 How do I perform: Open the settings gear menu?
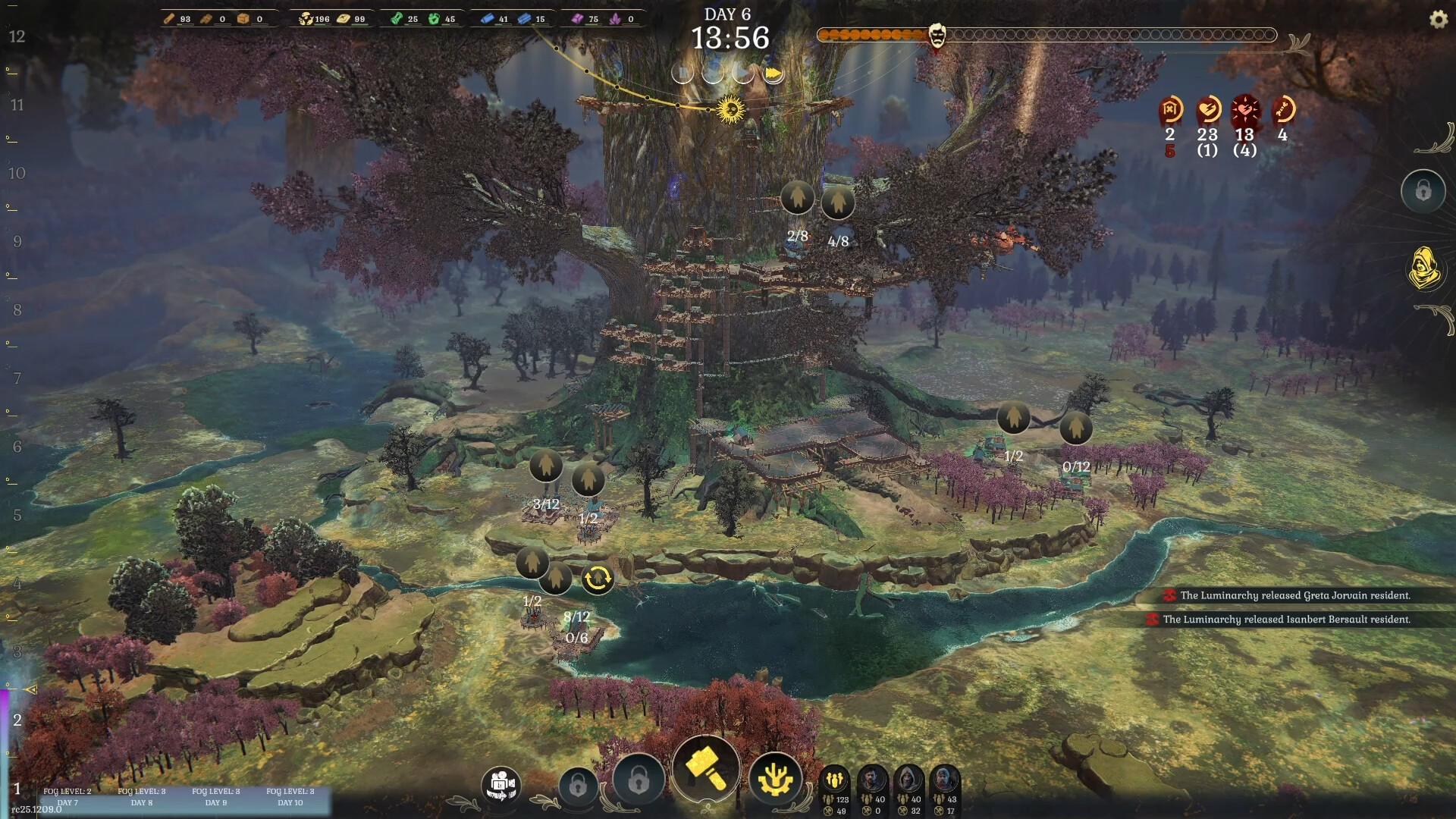[x=1438, y=20]
